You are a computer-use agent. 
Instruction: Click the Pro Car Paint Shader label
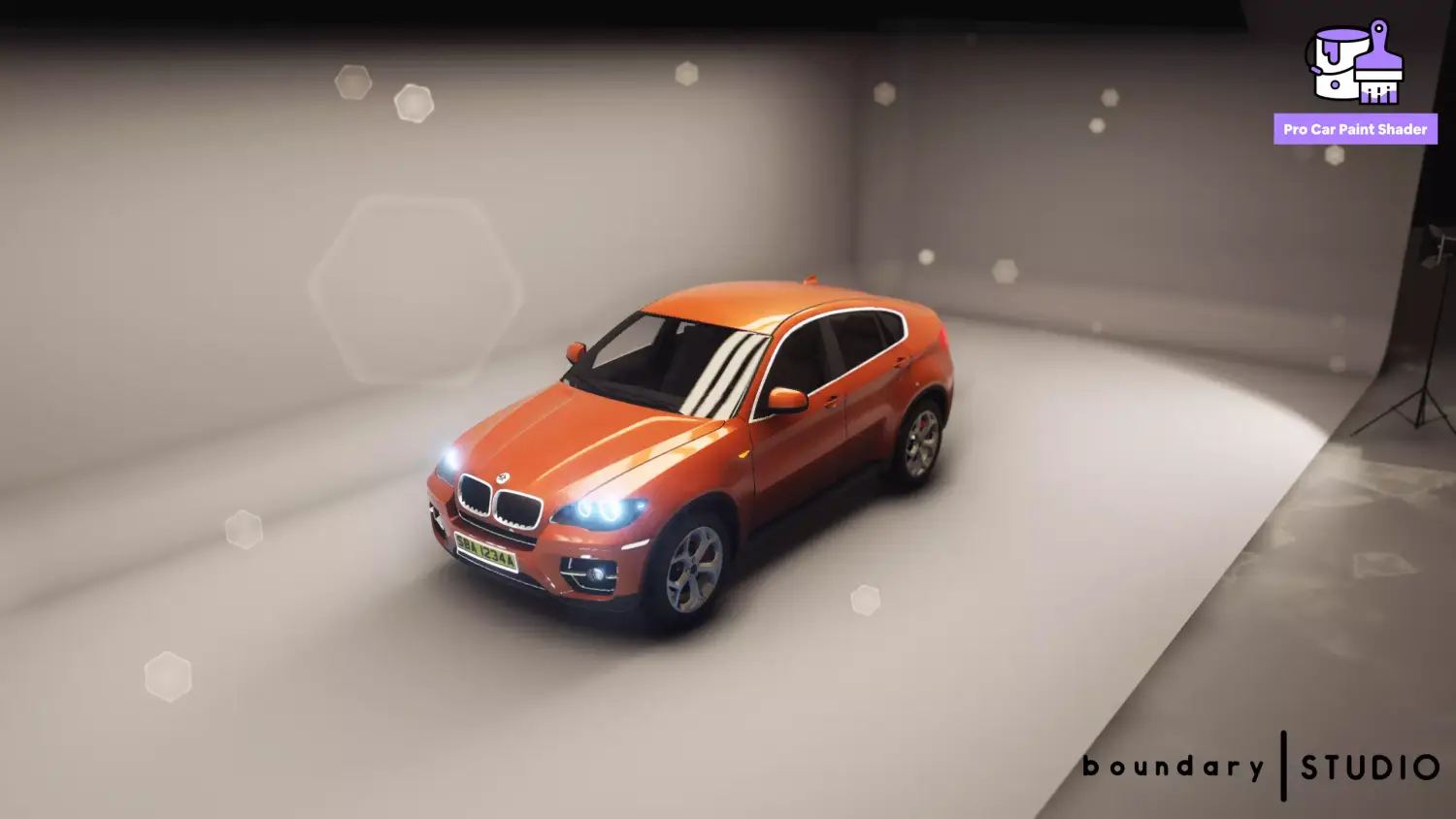coord(1355,129)
